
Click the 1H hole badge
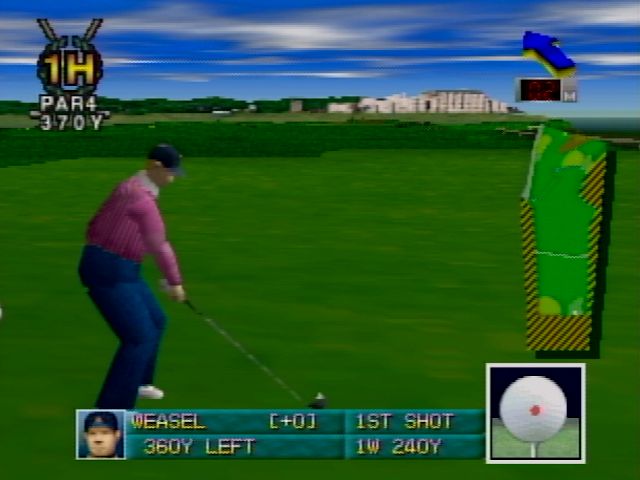coord(70,68)
